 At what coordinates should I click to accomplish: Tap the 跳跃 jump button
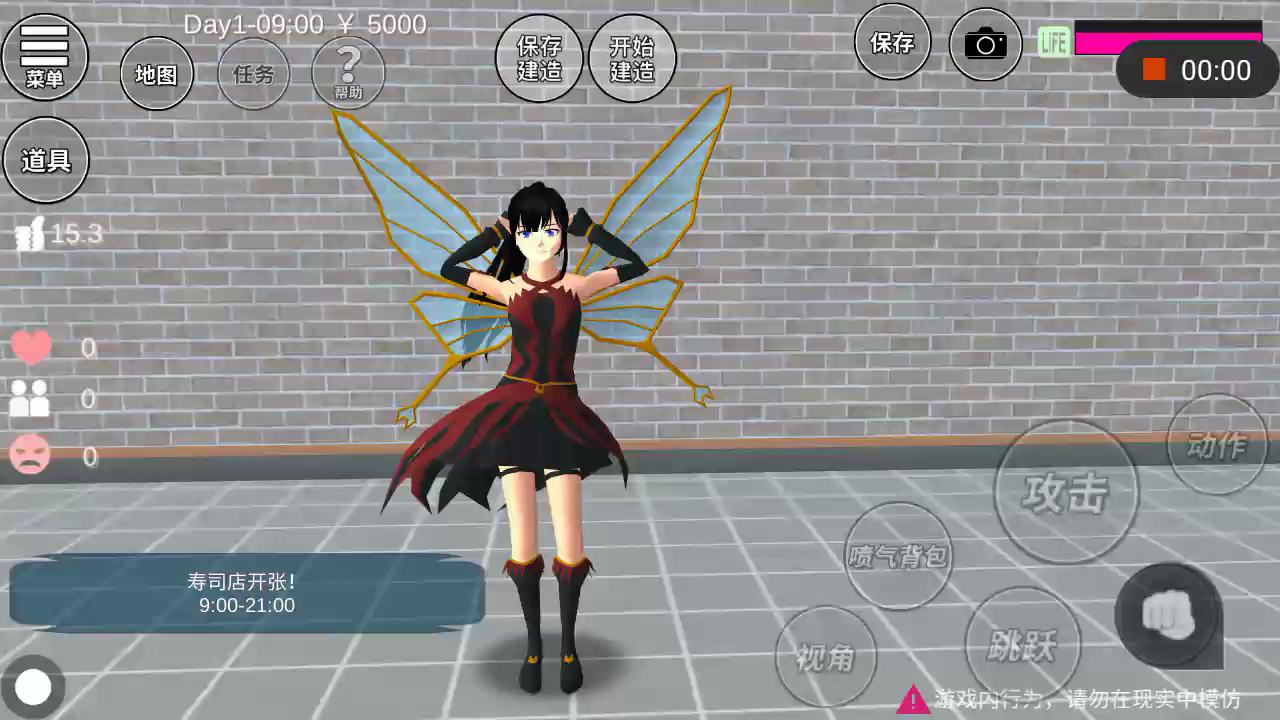(x=1022, y=645)
